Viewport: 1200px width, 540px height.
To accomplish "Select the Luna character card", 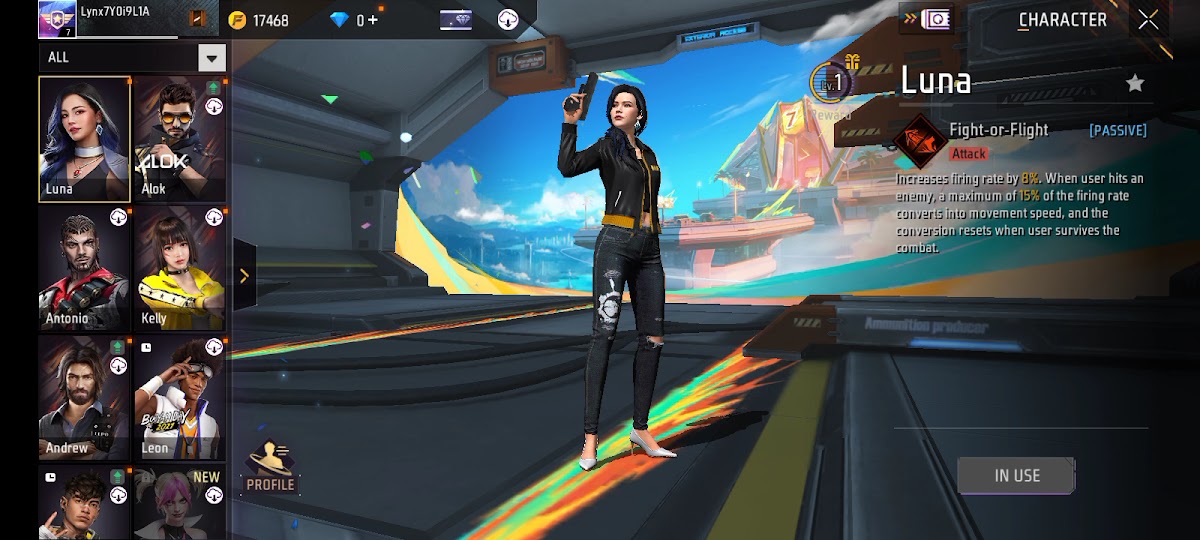I will point(85,139).
